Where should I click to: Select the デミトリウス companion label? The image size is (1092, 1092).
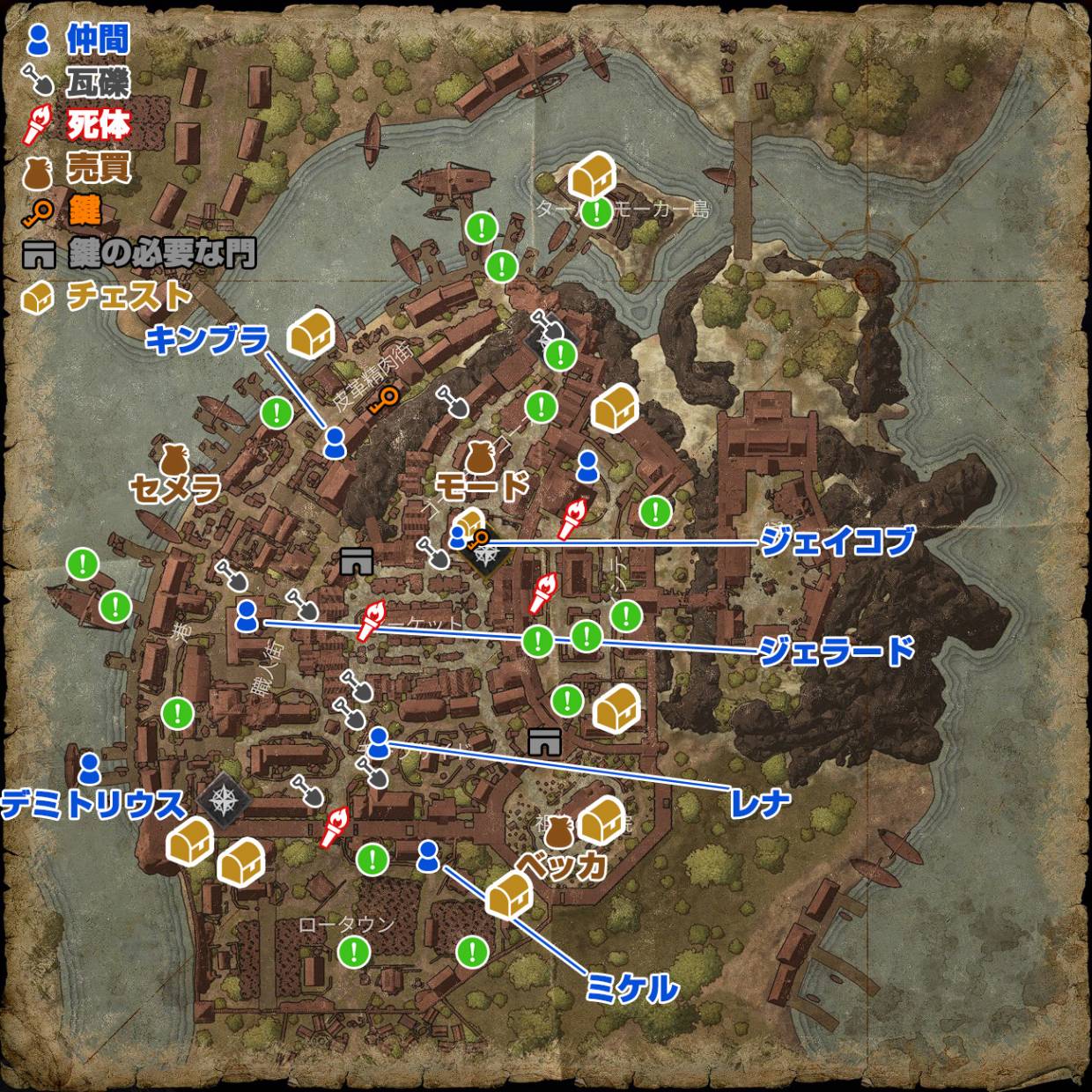point(93,804)
